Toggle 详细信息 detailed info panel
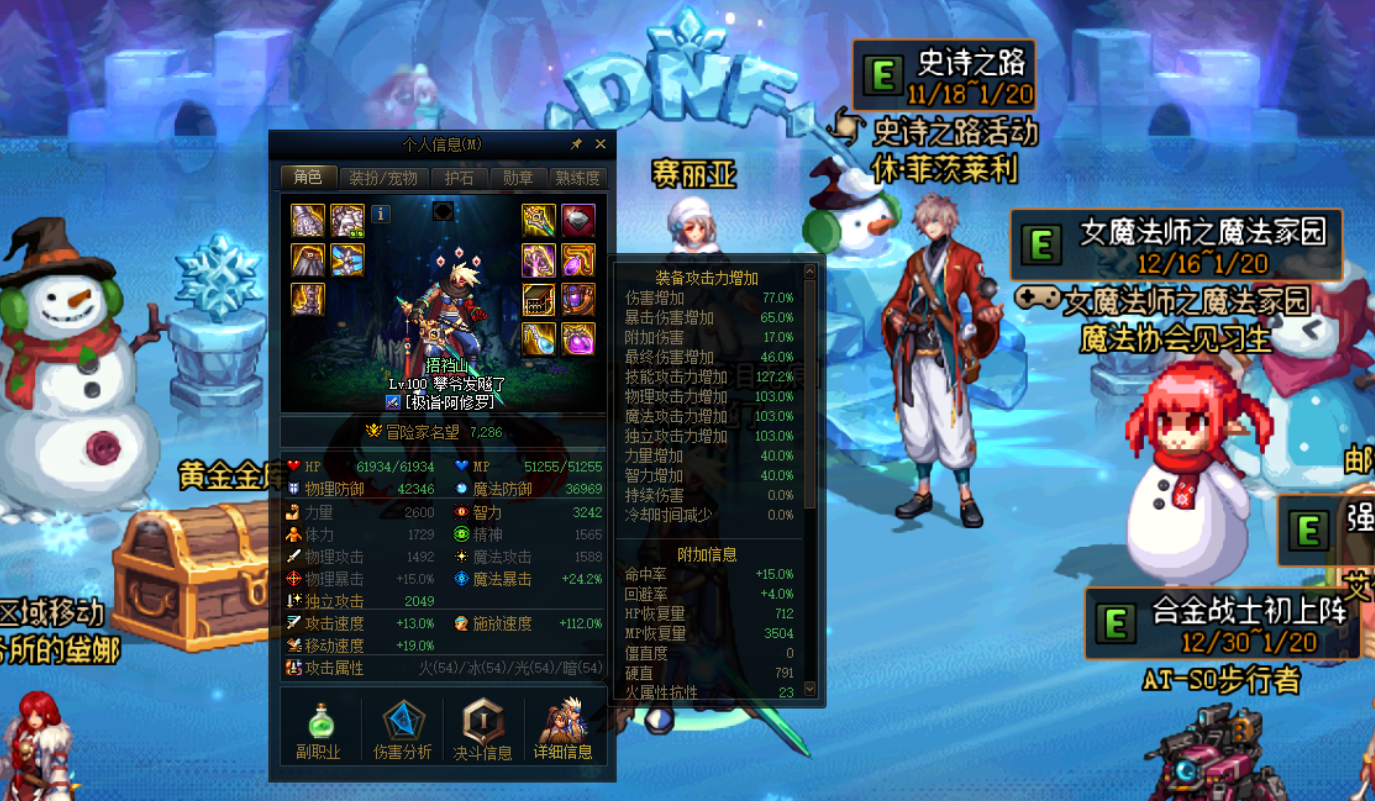1375x801 pixels. coord(563,730)
